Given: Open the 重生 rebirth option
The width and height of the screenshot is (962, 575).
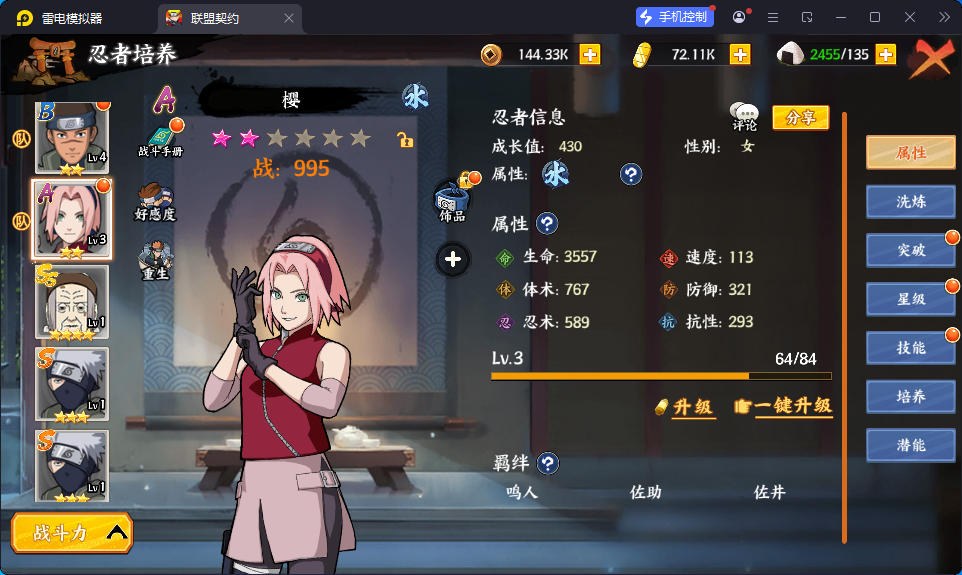Looking at the screenshot, I should click(154, 262).
